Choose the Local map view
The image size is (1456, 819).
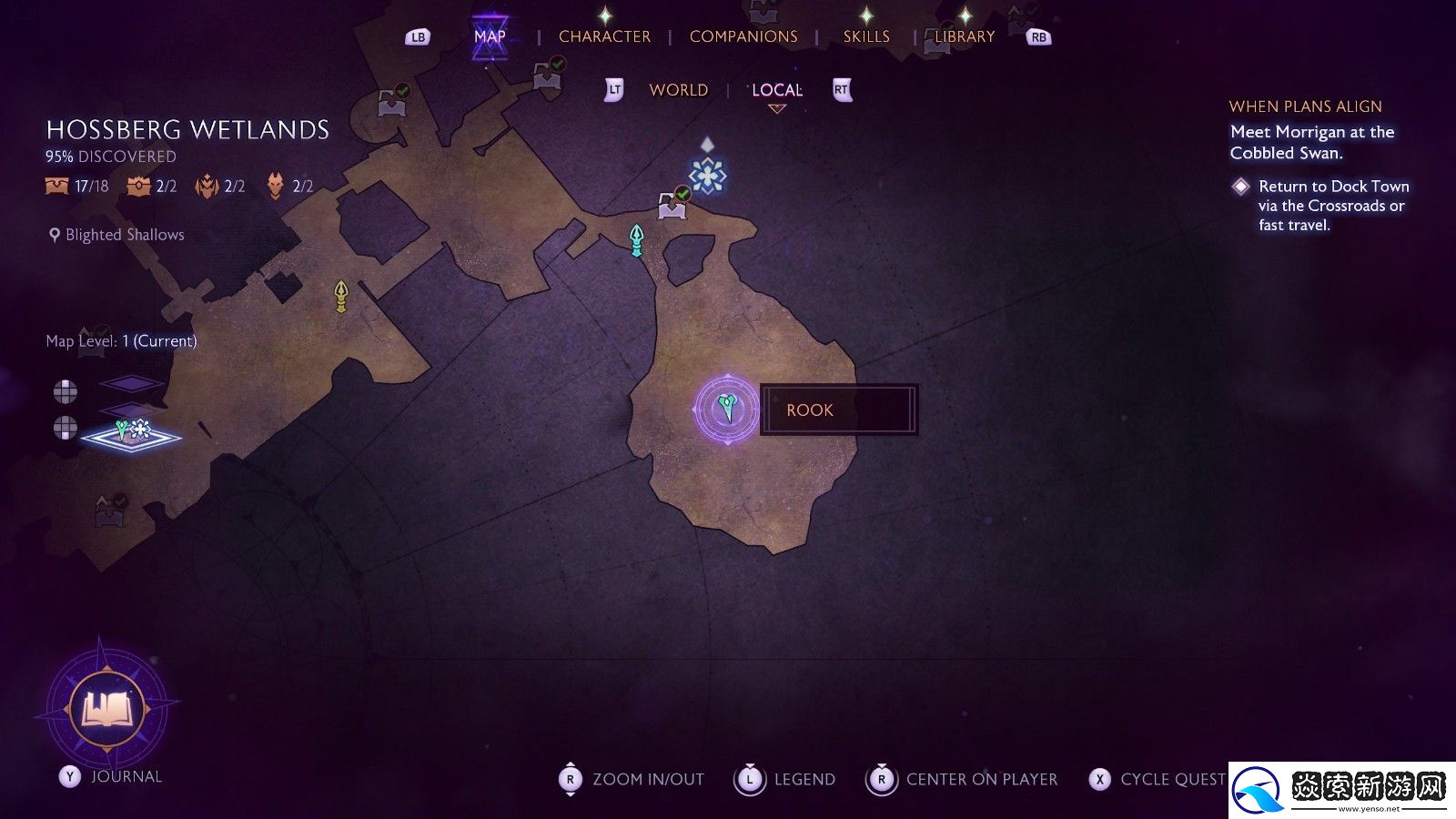pyautogui.click(x=777, y=90)
